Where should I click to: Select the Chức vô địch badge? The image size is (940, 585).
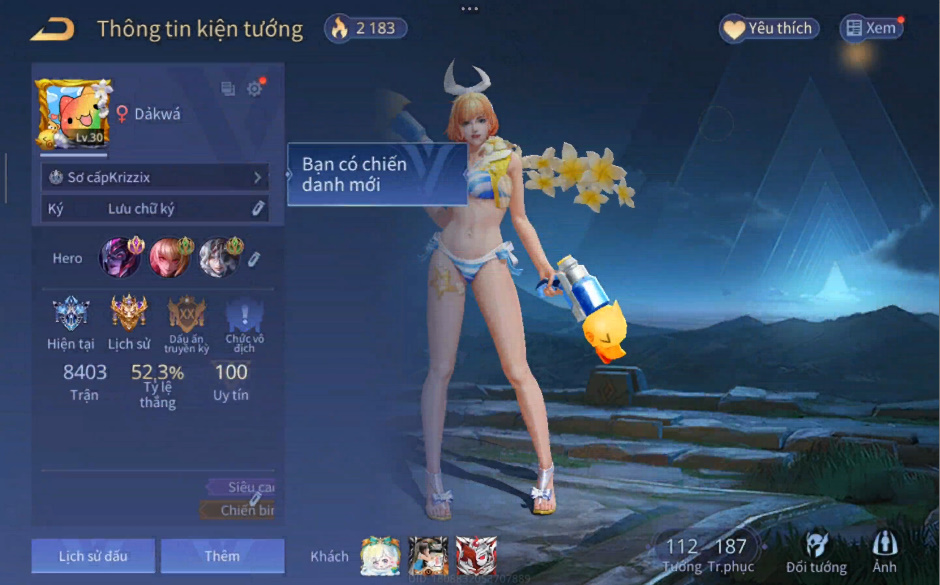click(x=244, y=314)
